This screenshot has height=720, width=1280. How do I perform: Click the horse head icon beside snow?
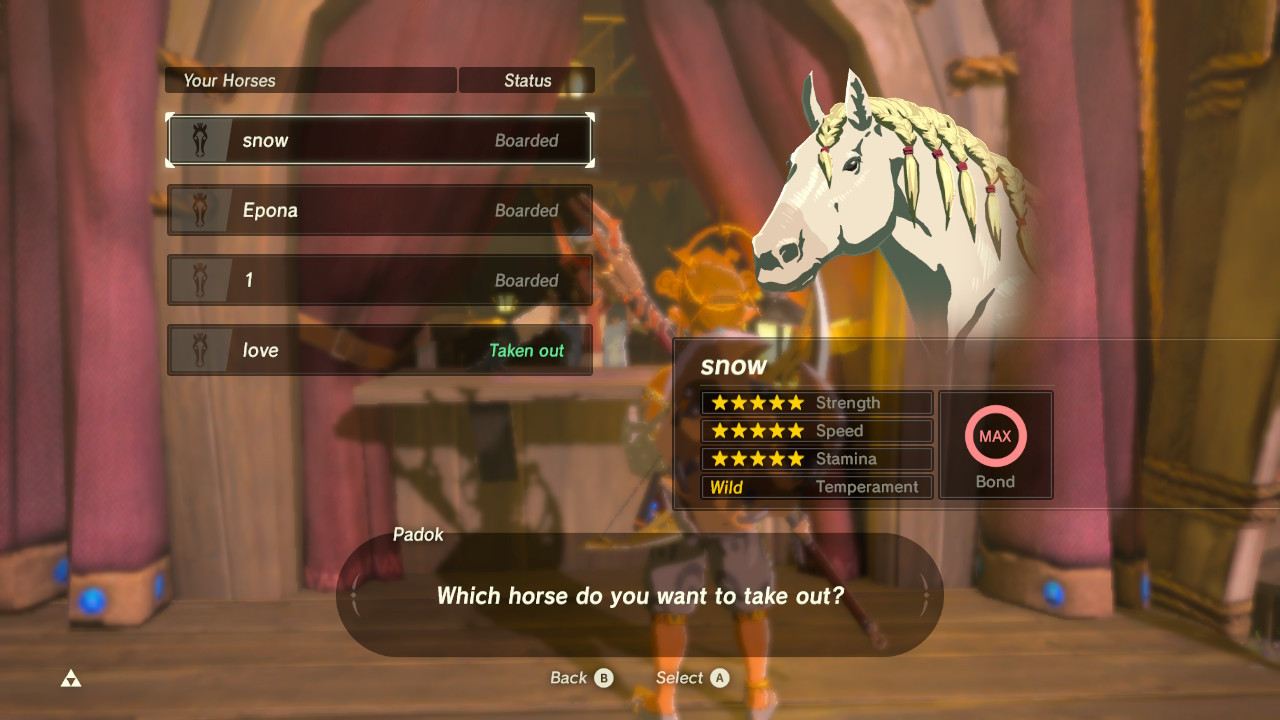tap(201, 140)
